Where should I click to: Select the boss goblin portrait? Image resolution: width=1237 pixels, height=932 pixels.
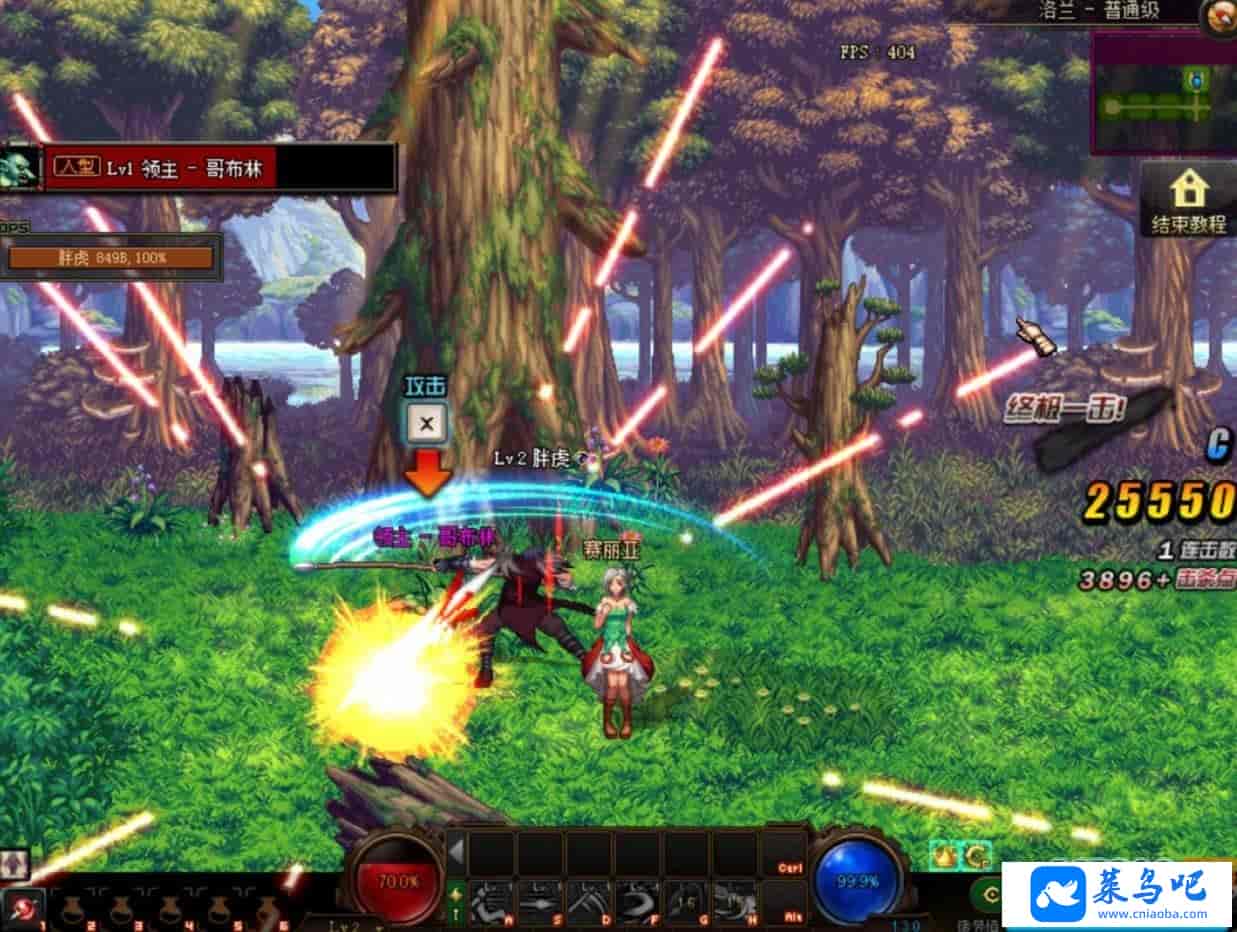20,167
